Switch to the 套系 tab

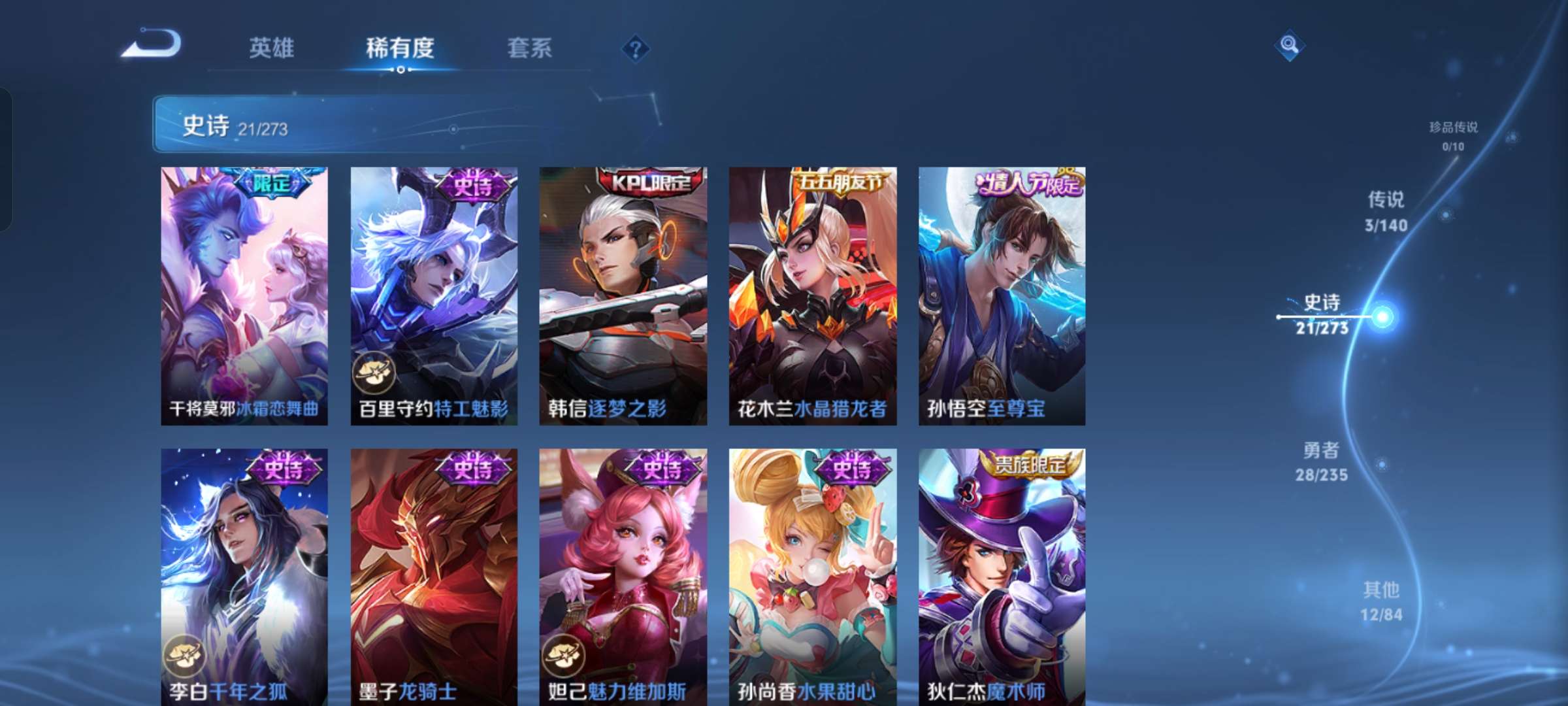tap(529, 47)
